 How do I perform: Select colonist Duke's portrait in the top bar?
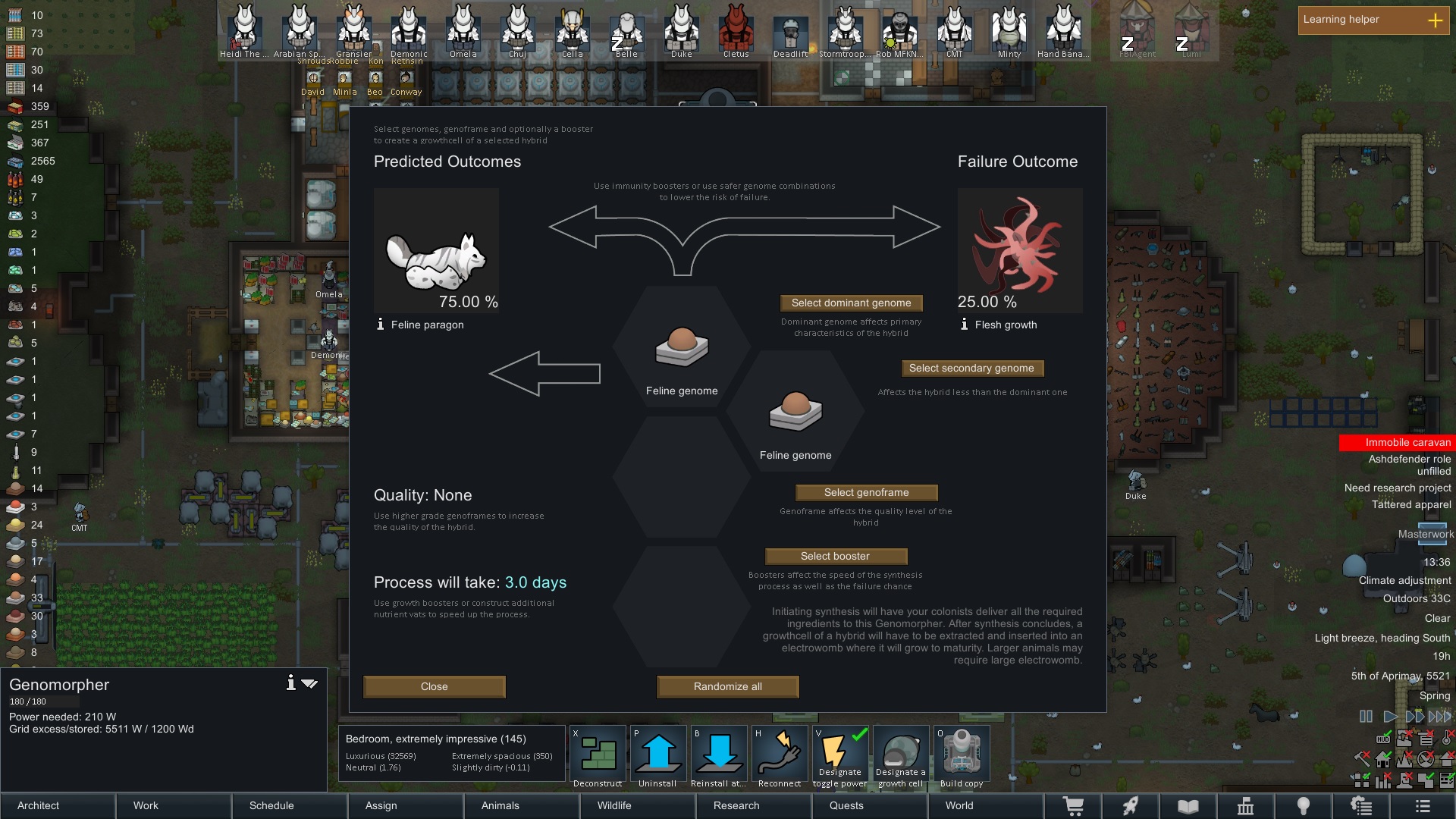coord(681,30)
